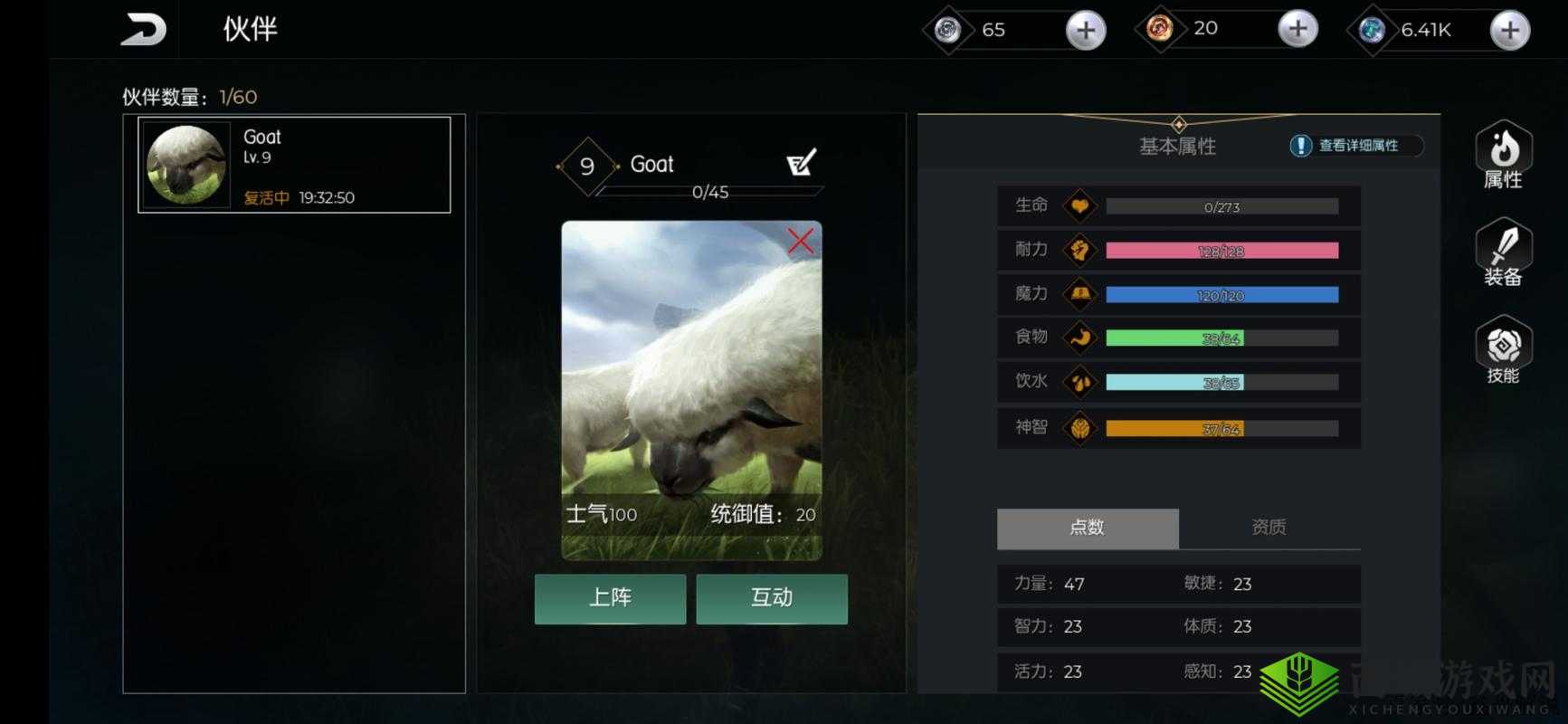Rename the Goat with the edit icon
The width and height of the screenshot is (1568, 724).
click(x=801, y=163)
